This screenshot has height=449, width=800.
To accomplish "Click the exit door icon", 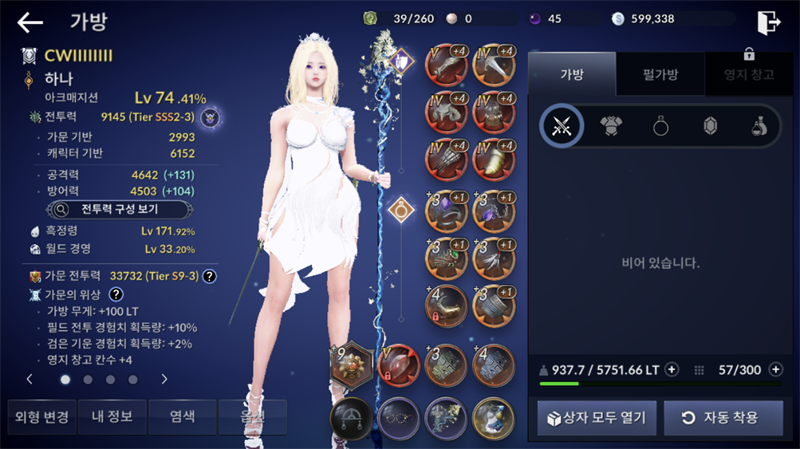I will coord(768,22).
